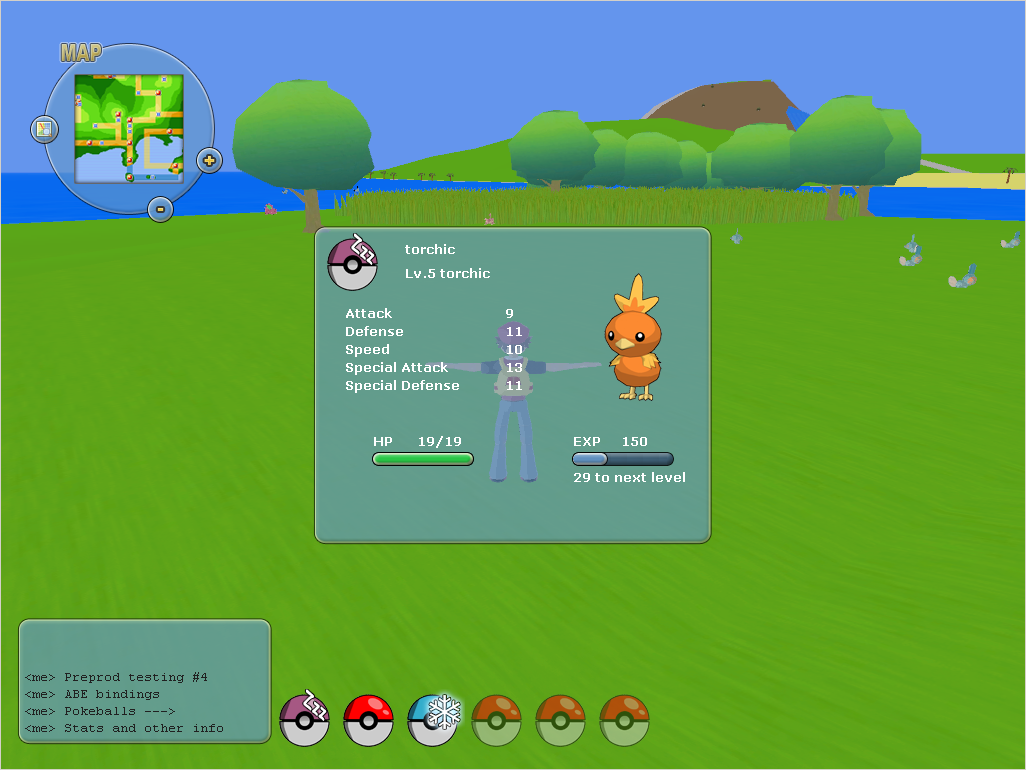The width and height of the screenshot is (1026, 770).
Task: Click the pokeball icon in torchic's stats panel
Action: coord(352,263)
